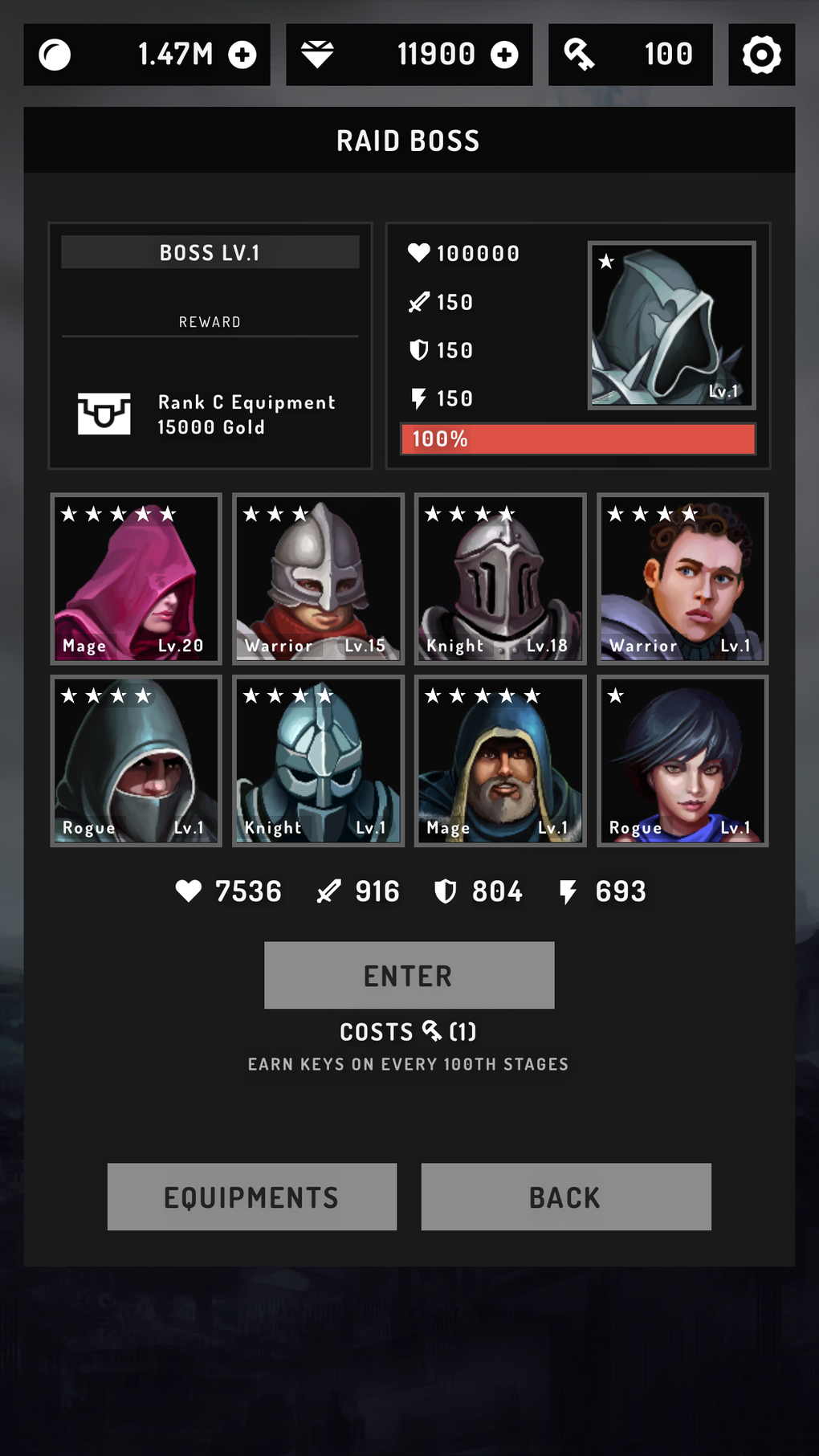Select the masked Rogue Lv.1 hero
Screen dimensions: 819x1456
point(136,761)
